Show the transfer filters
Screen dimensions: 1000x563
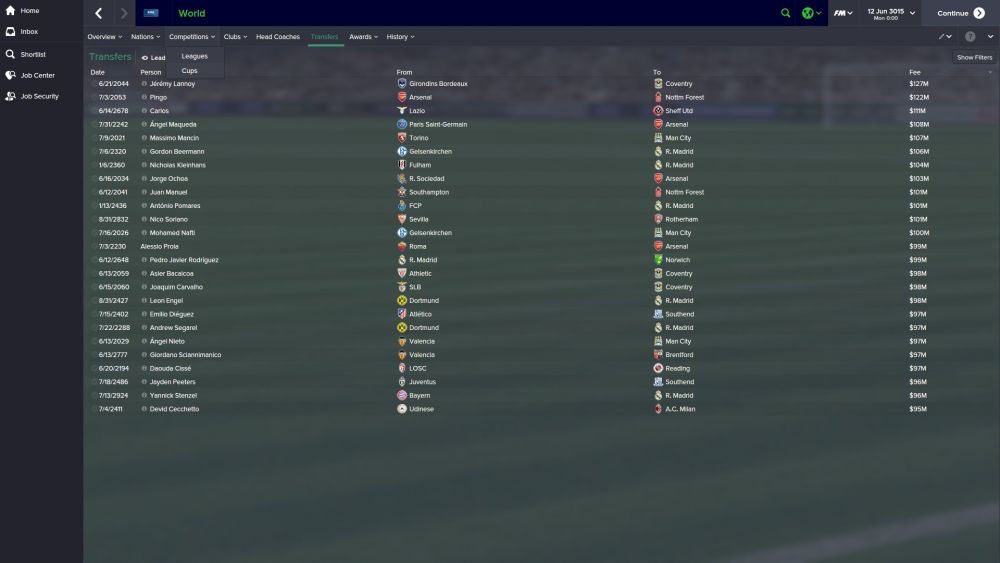point(974,57)
